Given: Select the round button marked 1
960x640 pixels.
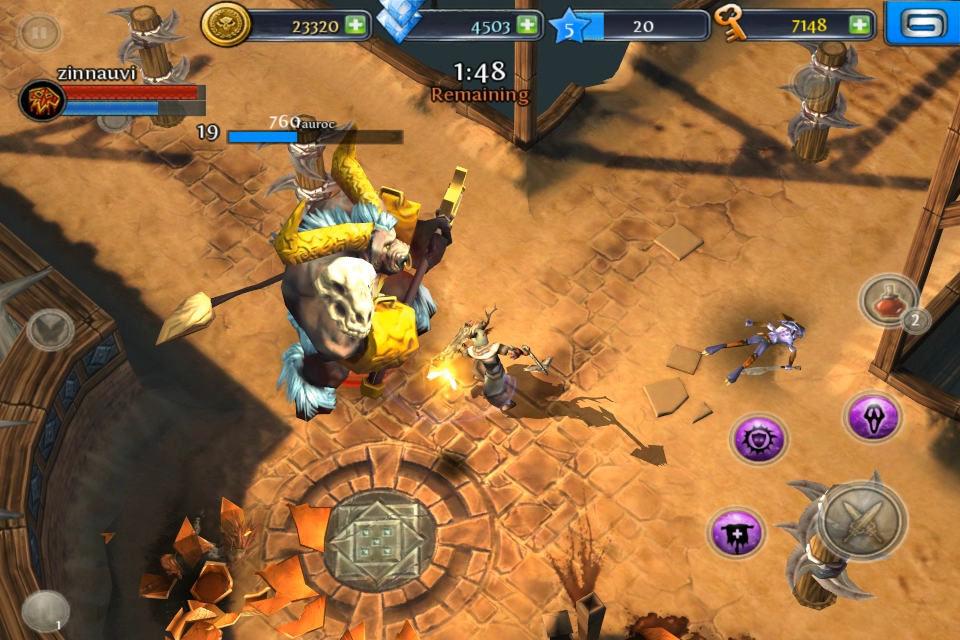Looking at the screenshot, I should pyautogui.click(x=46, y=611).
